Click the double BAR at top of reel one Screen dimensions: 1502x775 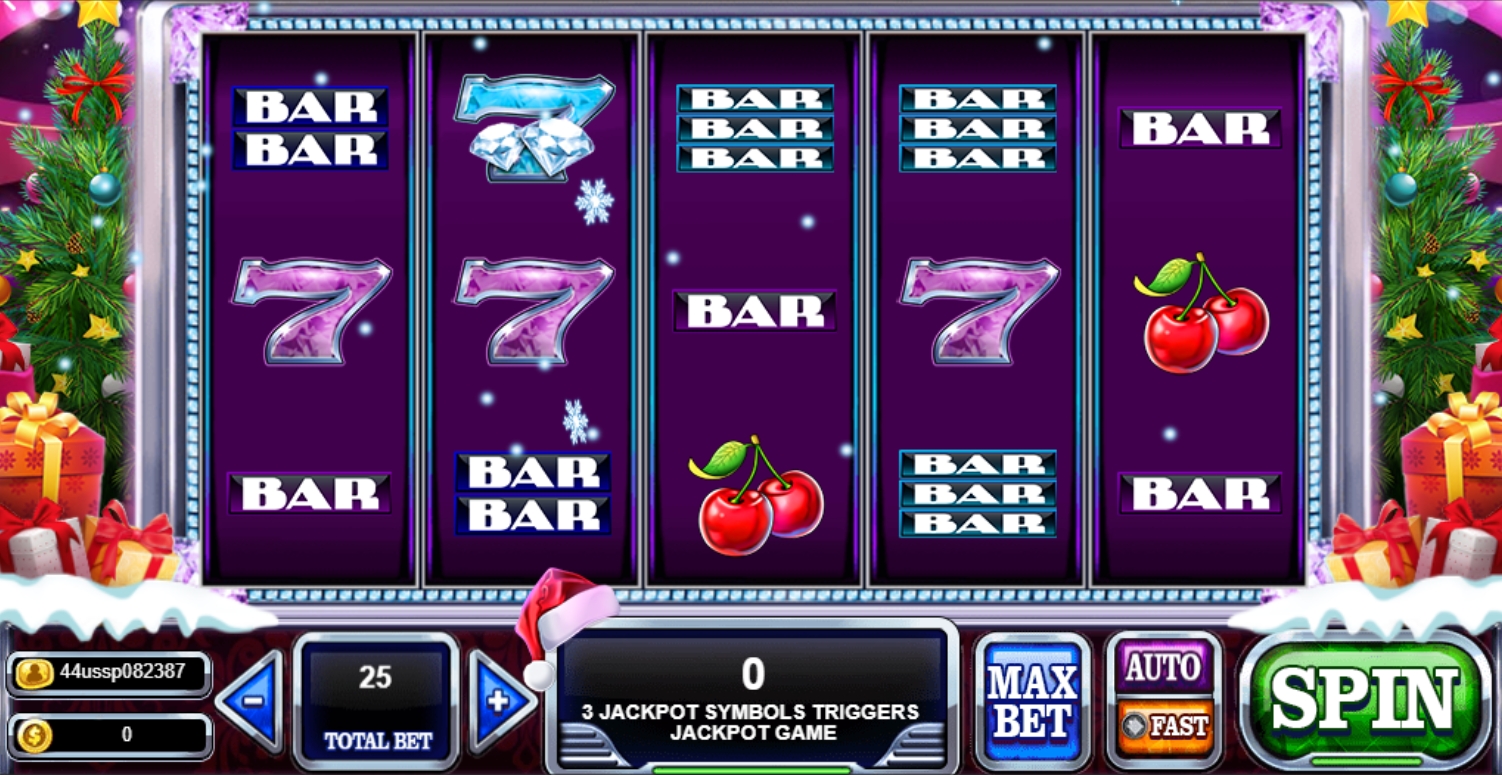click(310, 130)
